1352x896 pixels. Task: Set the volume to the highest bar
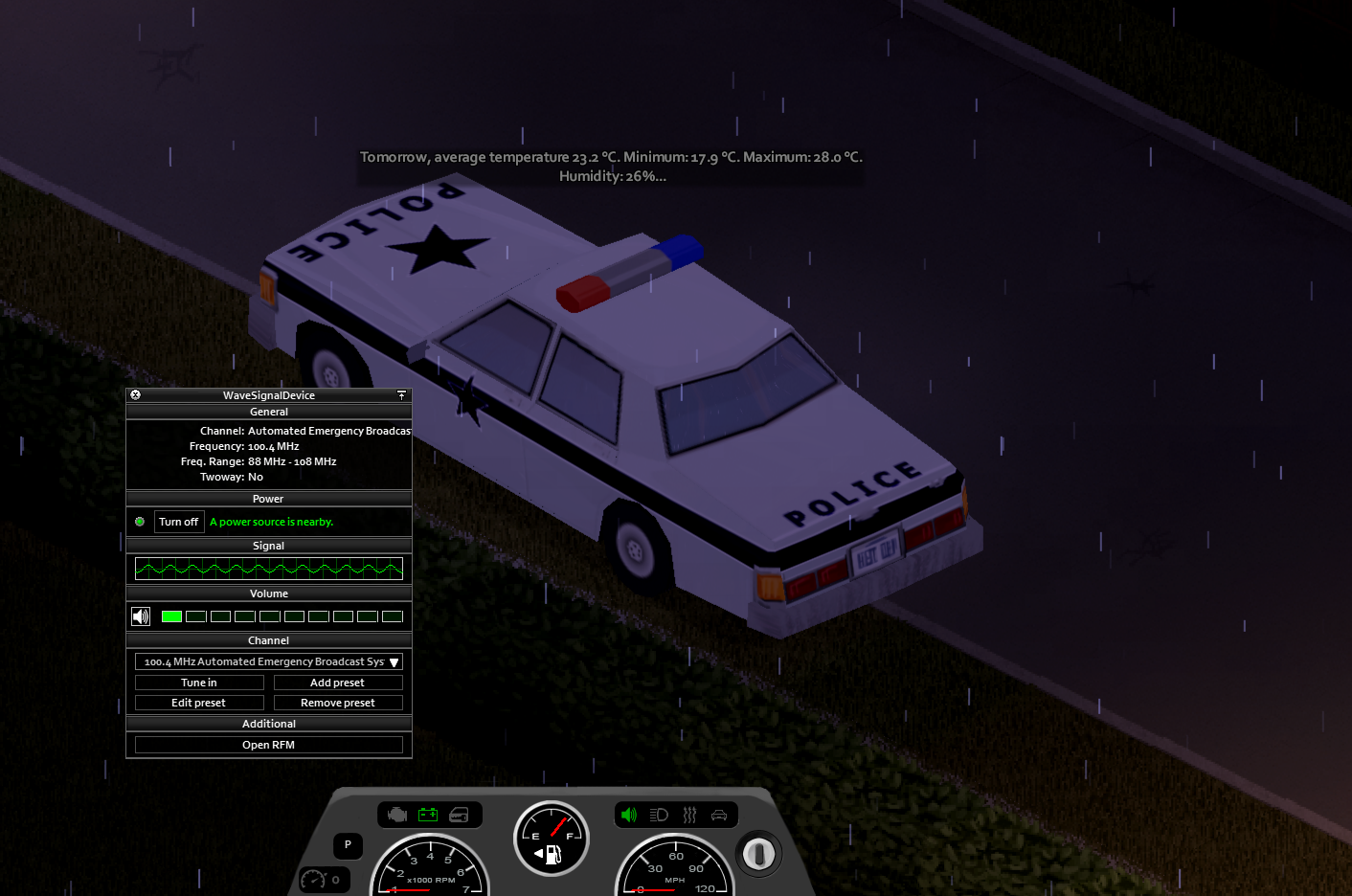click(x=393, y=616)
